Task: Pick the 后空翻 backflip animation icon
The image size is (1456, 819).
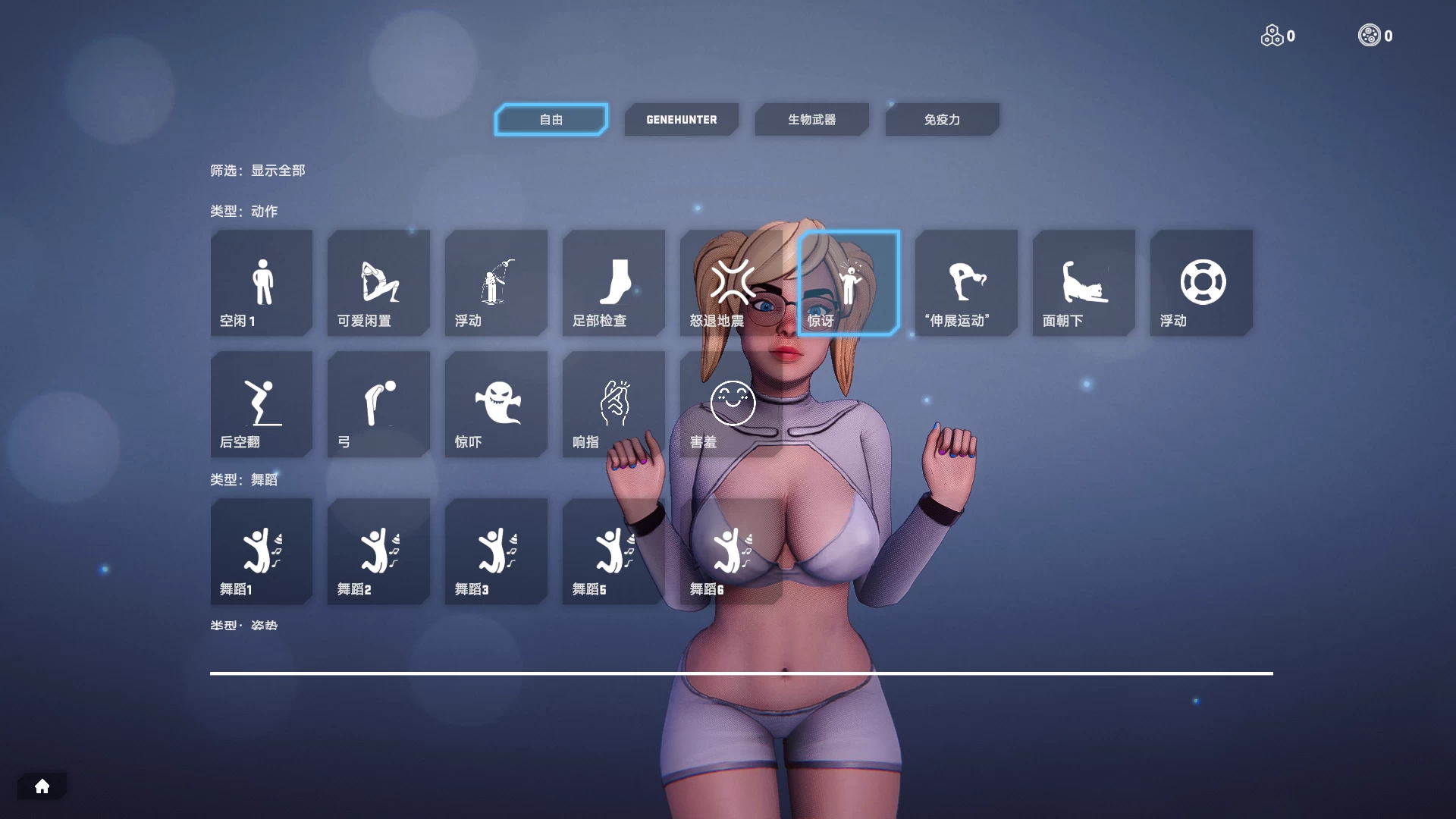Action: (261, 404)
